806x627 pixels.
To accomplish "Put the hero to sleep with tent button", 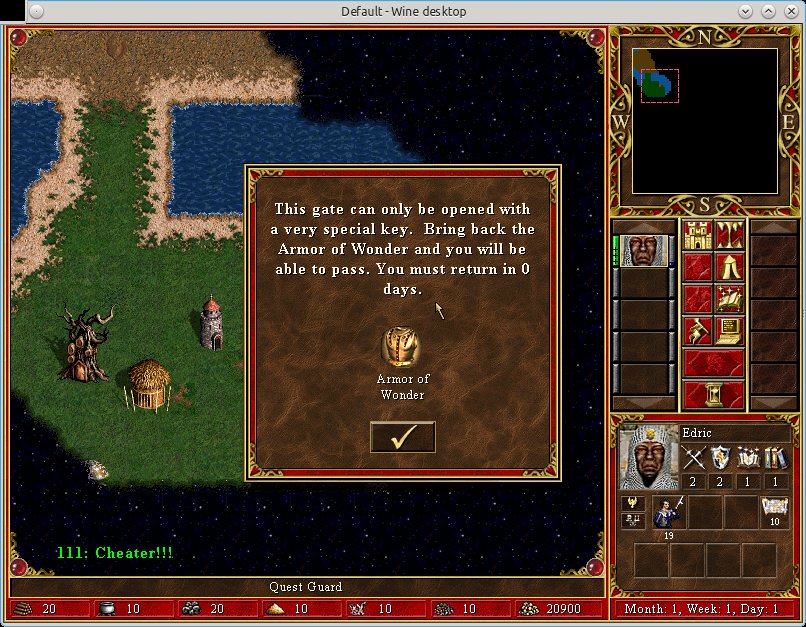I will [x=729, y=267].
